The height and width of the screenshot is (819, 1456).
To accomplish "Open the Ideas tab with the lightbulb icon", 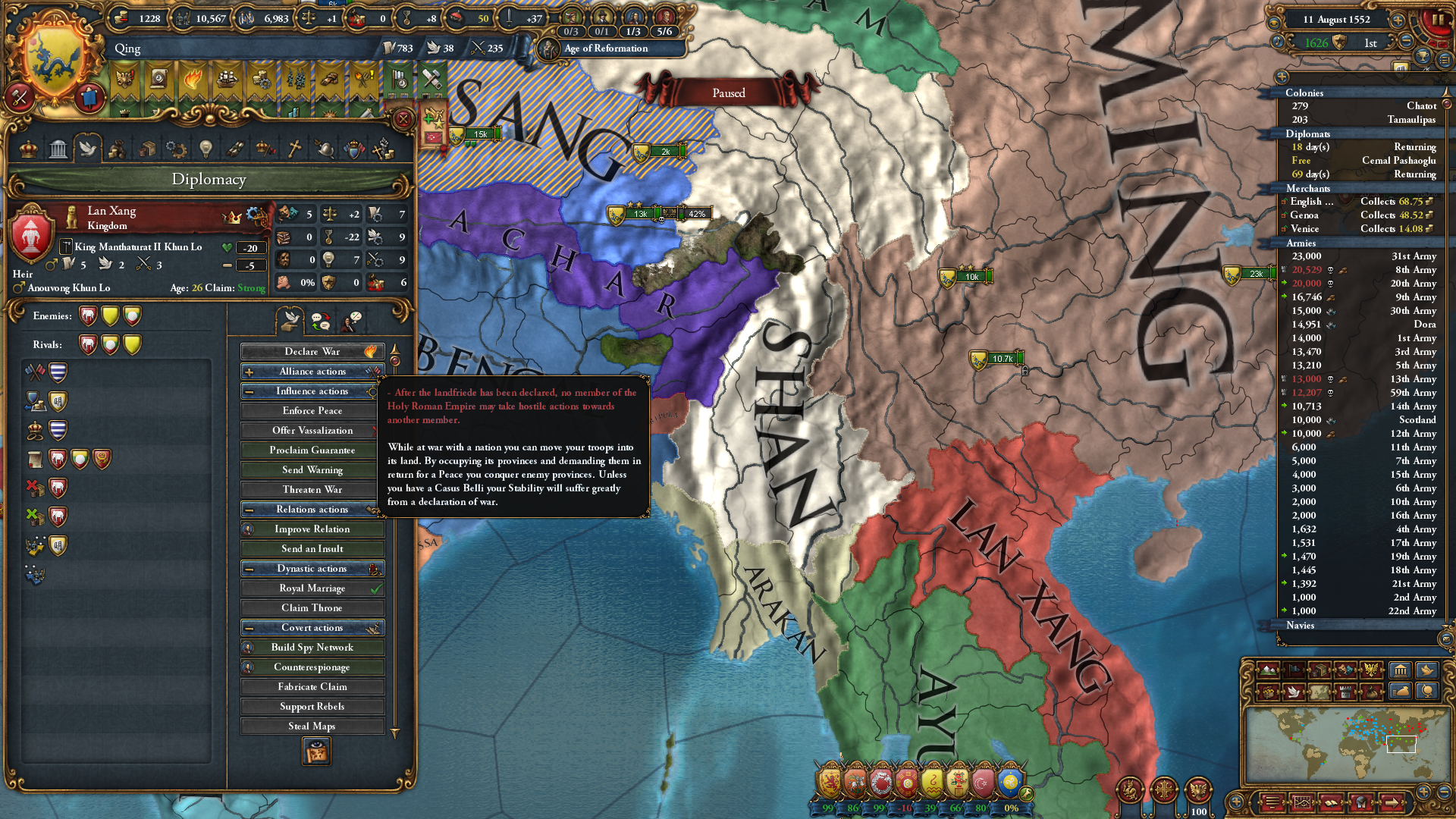I will pos(206,149).
